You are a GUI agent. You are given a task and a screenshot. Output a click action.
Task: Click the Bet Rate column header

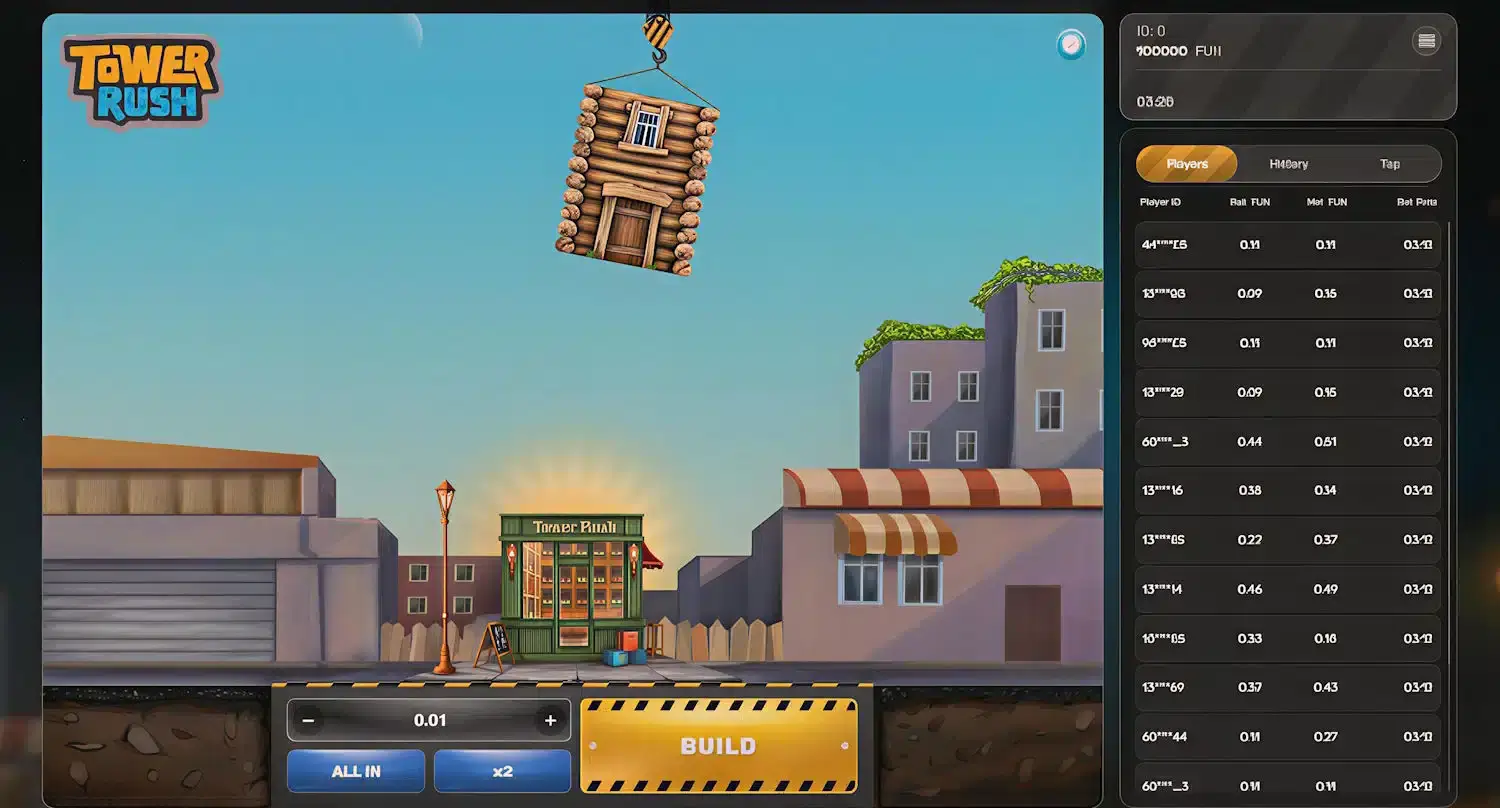[1417, 201]
